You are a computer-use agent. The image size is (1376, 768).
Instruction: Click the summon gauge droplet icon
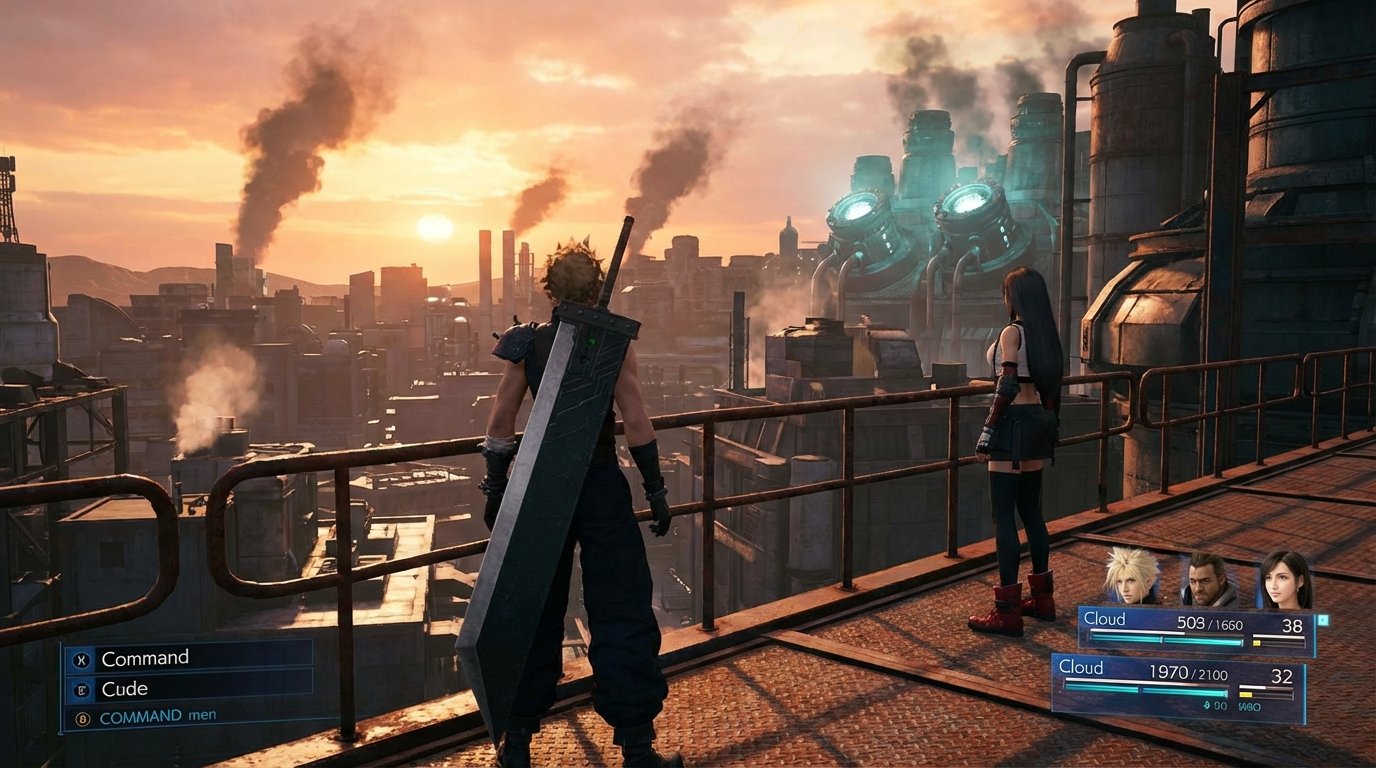pos(1206,706)
